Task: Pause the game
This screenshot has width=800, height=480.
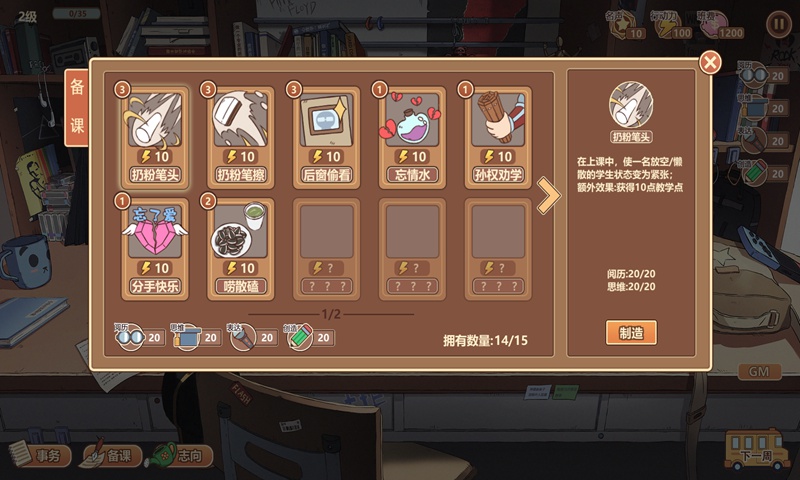Action: tap(777, 23)
